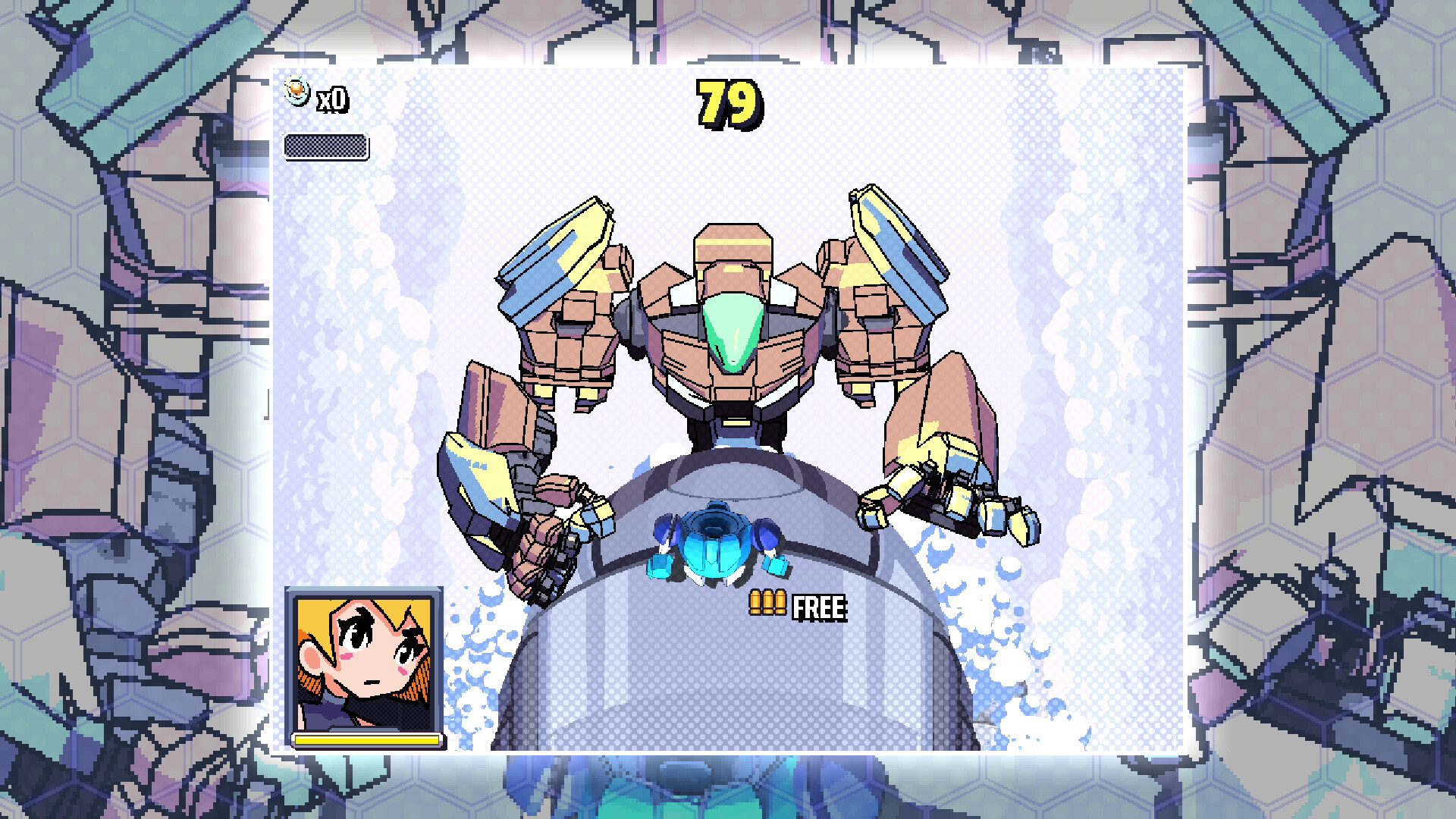Image resolution: width=1456 pixels, height=819 pixels.
Task: Click the orb collectible icon showing x0
Action: (x=297, y=91)
